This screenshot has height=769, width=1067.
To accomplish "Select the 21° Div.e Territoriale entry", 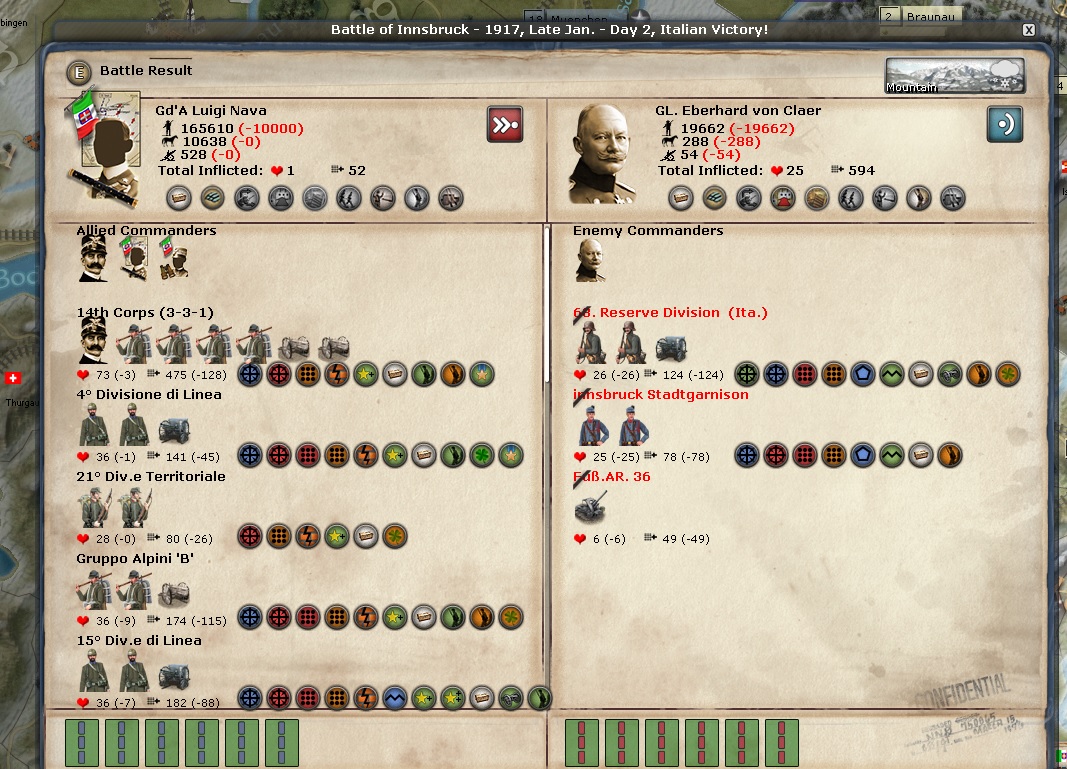I will pos(151,477).
